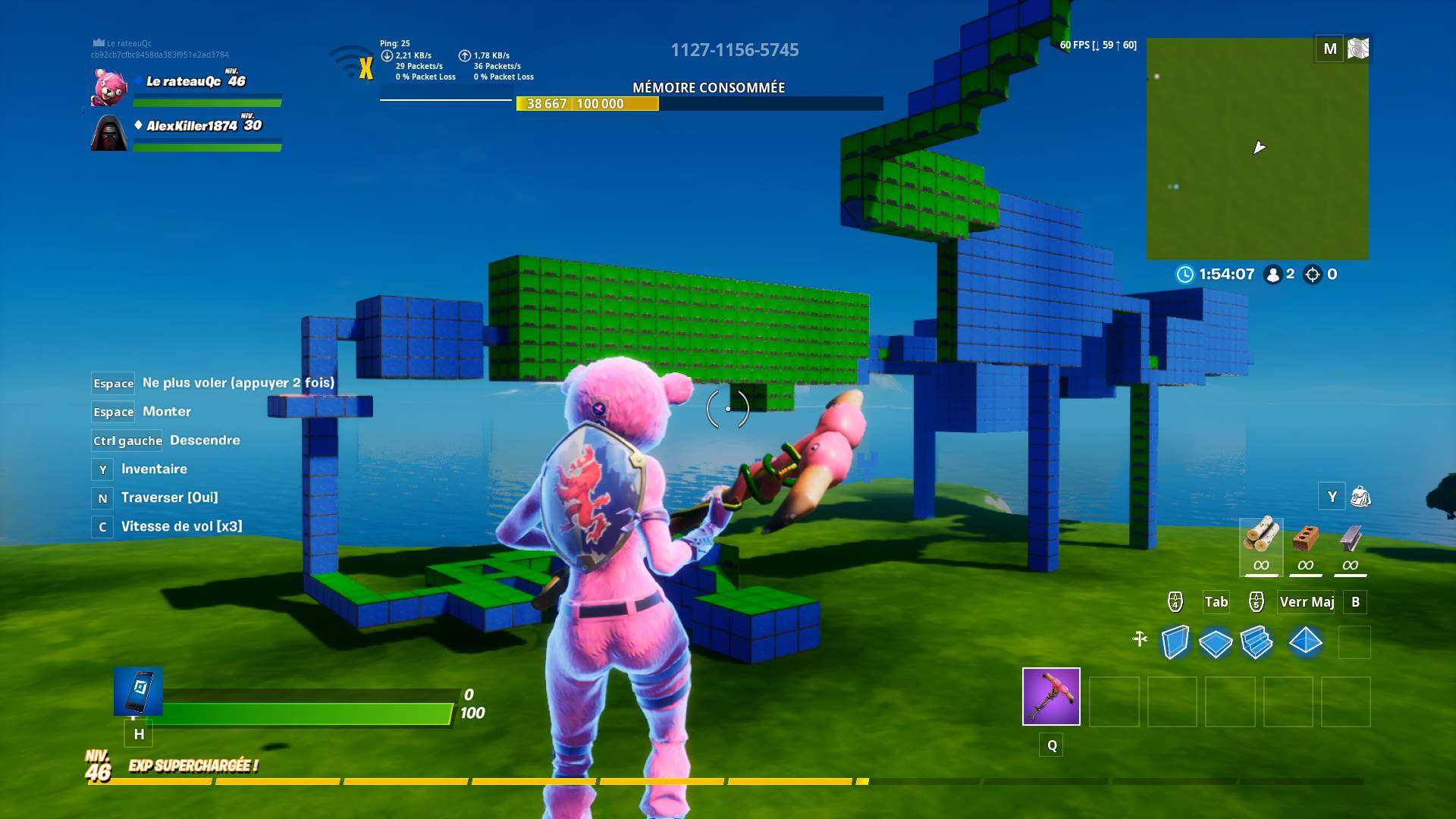The height and width of the screenshot is (819, 1456).
Task: Select the pink pickaxe hotbar slot
Action: pyautogui.click(x=1051, y=696)
